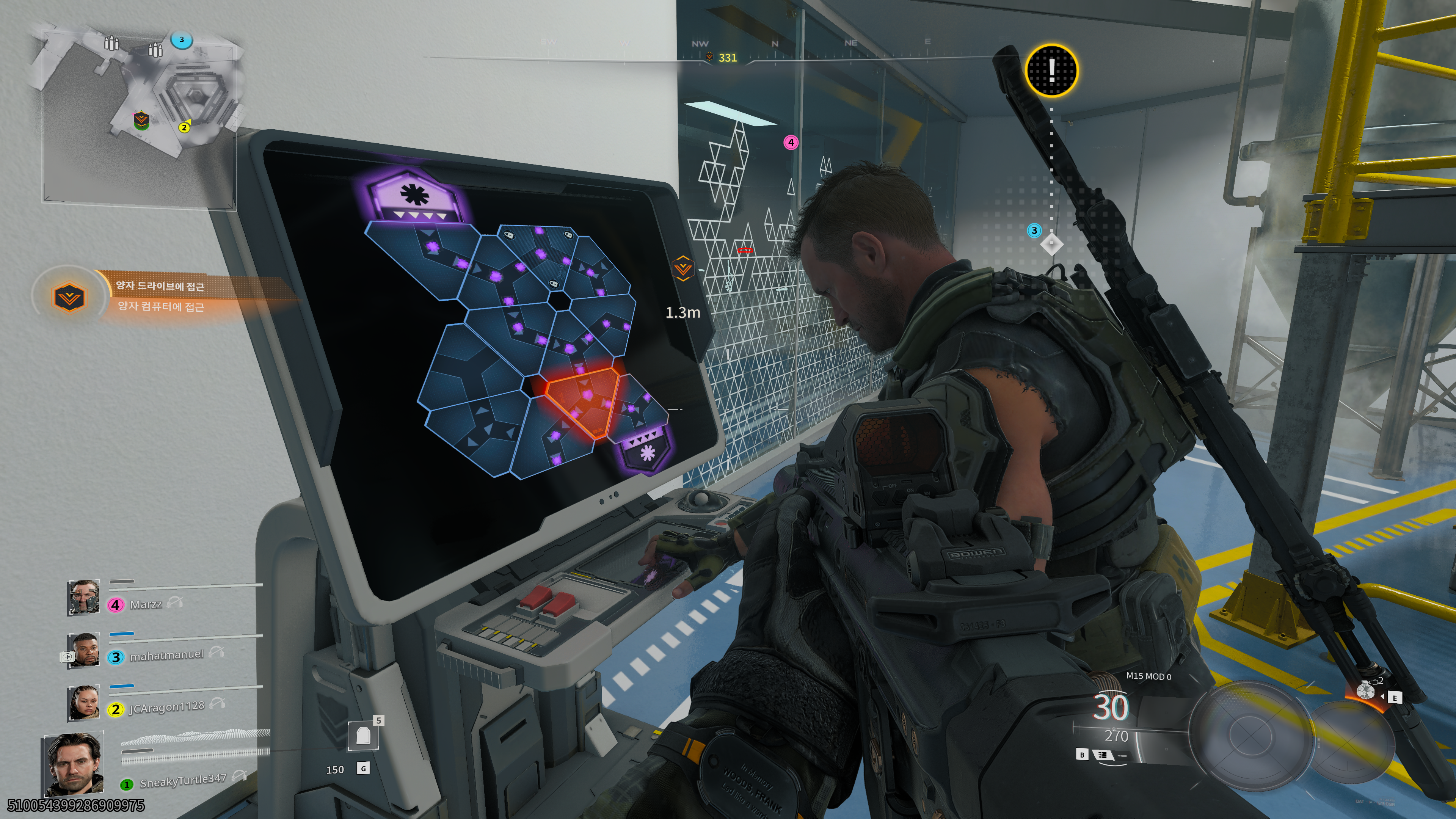Click the yellow exclamation alert marker
This screenshot has height=819, width=1456.
pyautogui.click(x=1051, y=70)
